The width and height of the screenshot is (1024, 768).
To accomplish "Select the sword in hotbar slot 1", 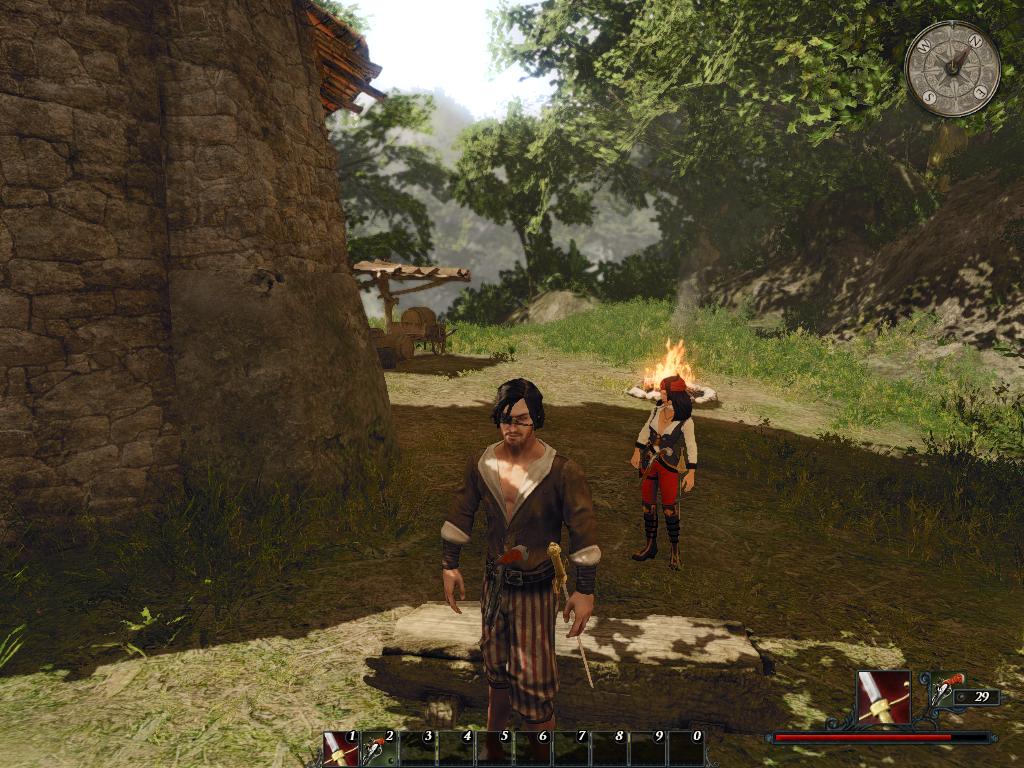I will click(x=340, y=749).
